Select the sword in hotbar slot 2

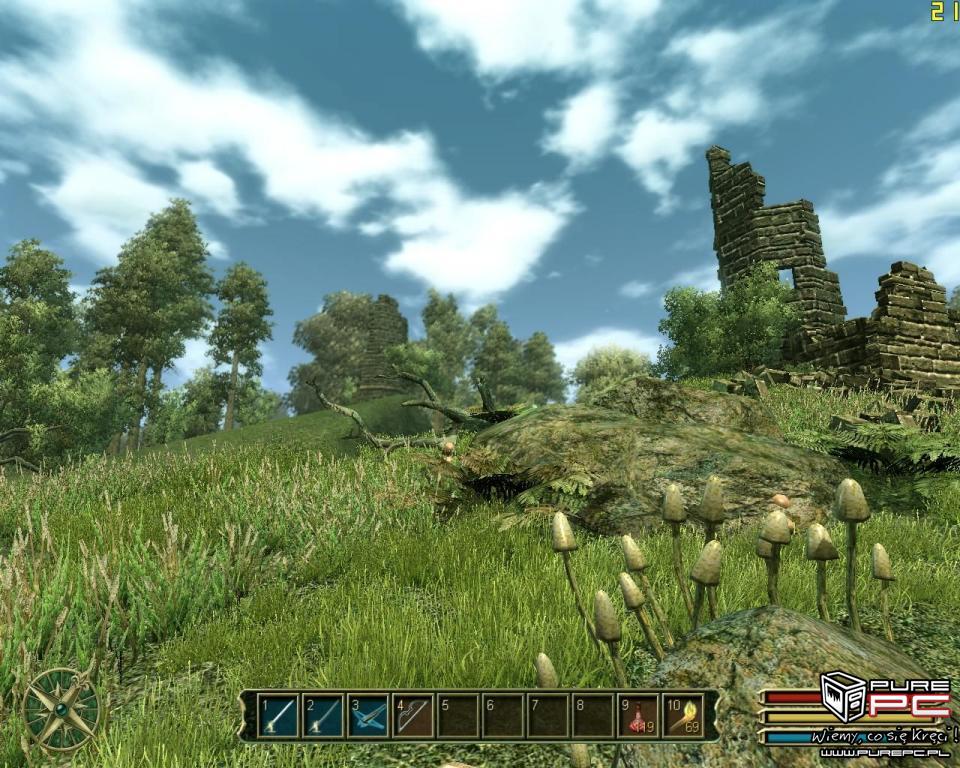click(x=323, y=716)
